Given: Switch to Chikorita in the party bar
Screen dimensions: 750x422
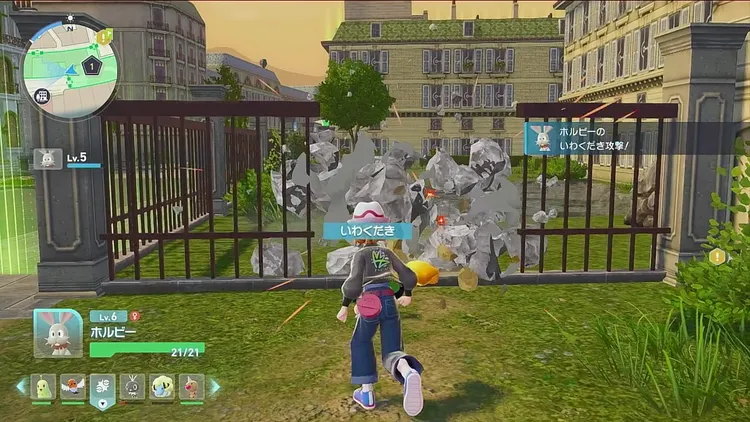Looking at the screenshot, I should (x=42, y=386).
